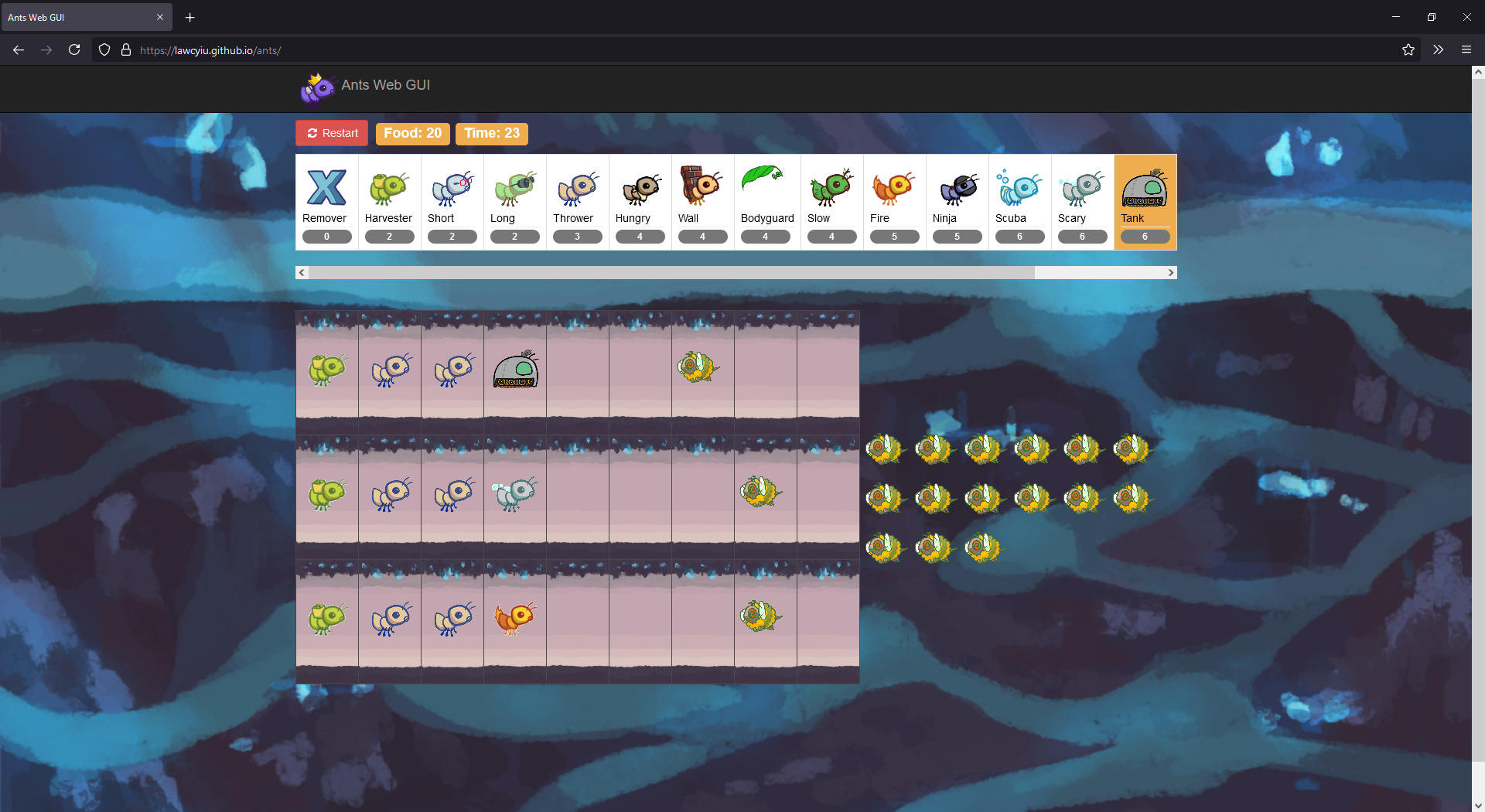This screenshot has width=1485, height=812.
Task: Open the browser menu
Action: click(1466, 49)
